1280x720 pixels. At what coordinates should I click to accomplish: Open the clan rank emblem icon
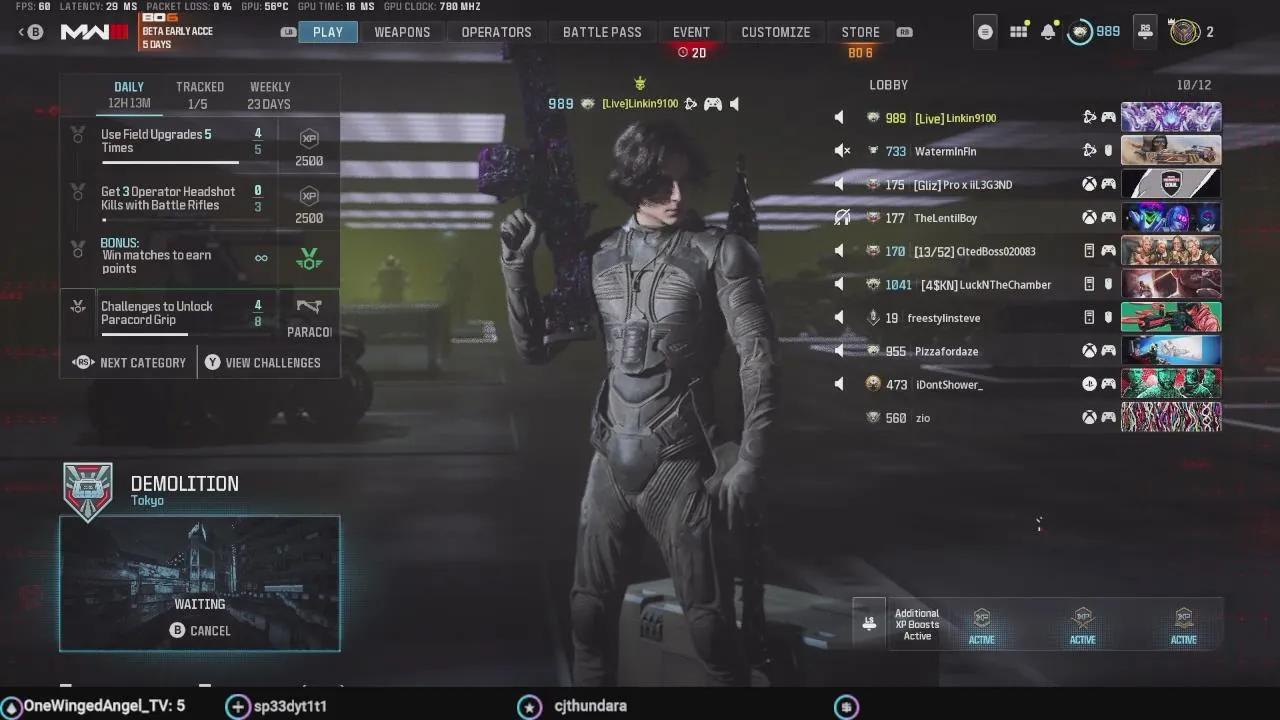coord(1186,31)
